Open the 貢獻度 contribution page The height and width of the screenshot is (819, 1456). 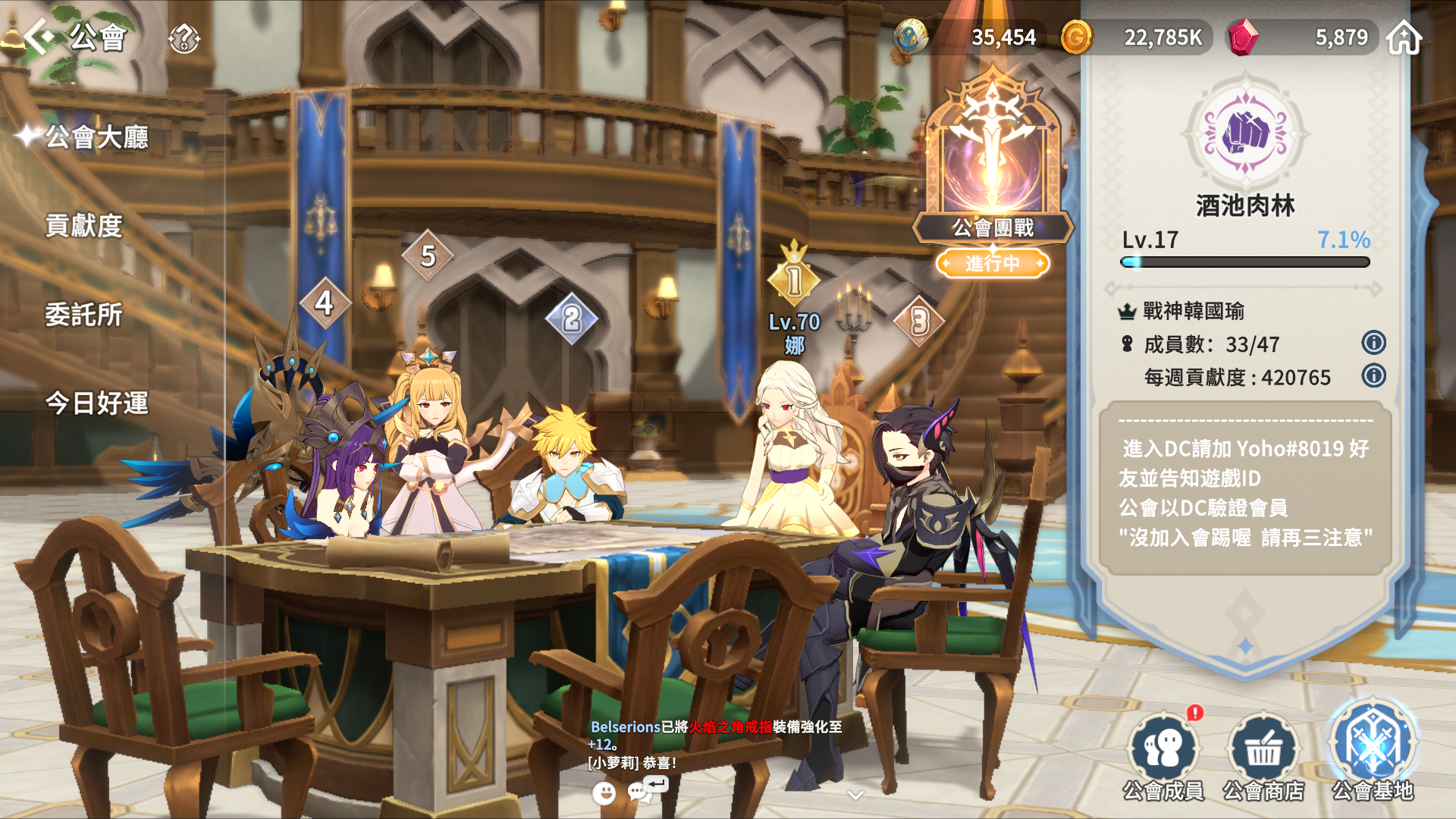[83, 226]
